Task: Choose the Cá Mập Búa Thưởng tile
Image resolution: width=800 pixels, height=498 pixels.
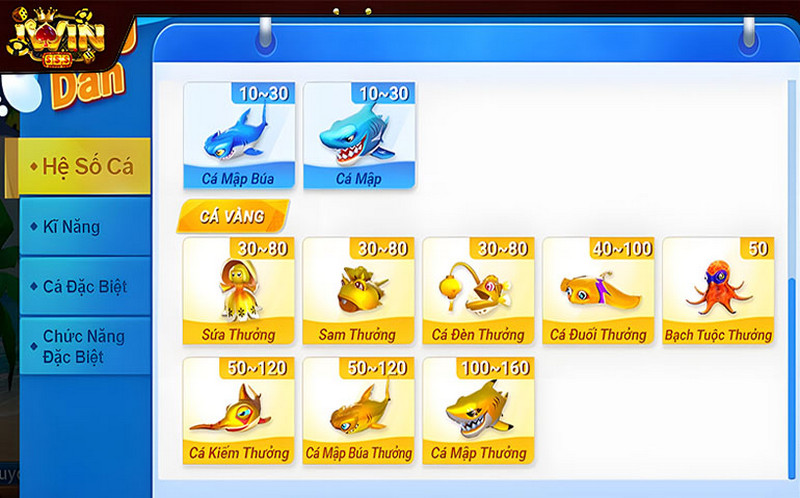Action: (x=358, y=411)
